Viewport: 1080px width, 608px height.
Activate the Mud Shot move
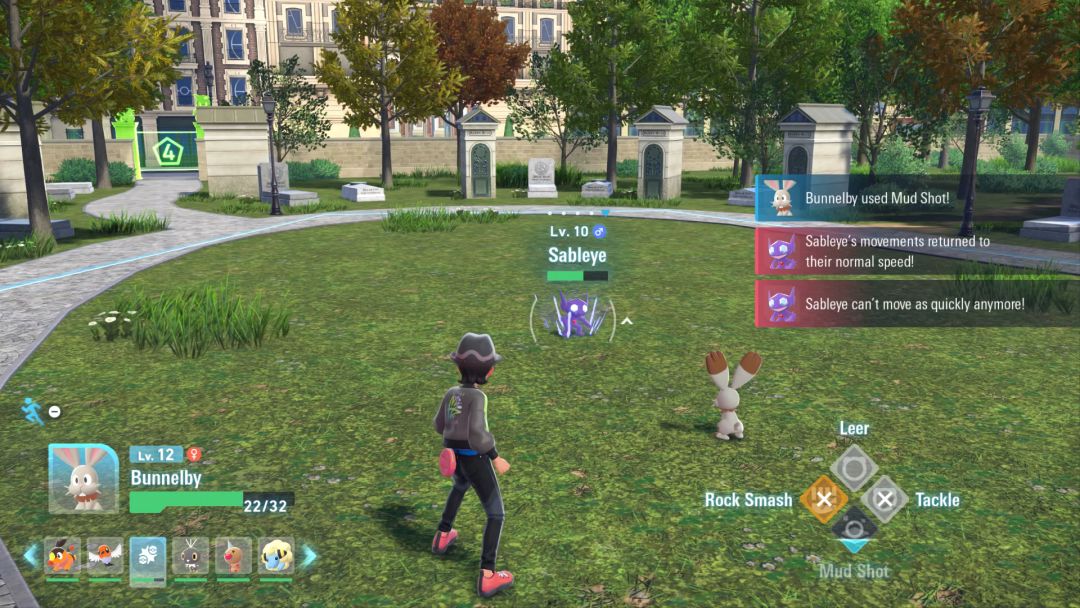coord(854,530)
